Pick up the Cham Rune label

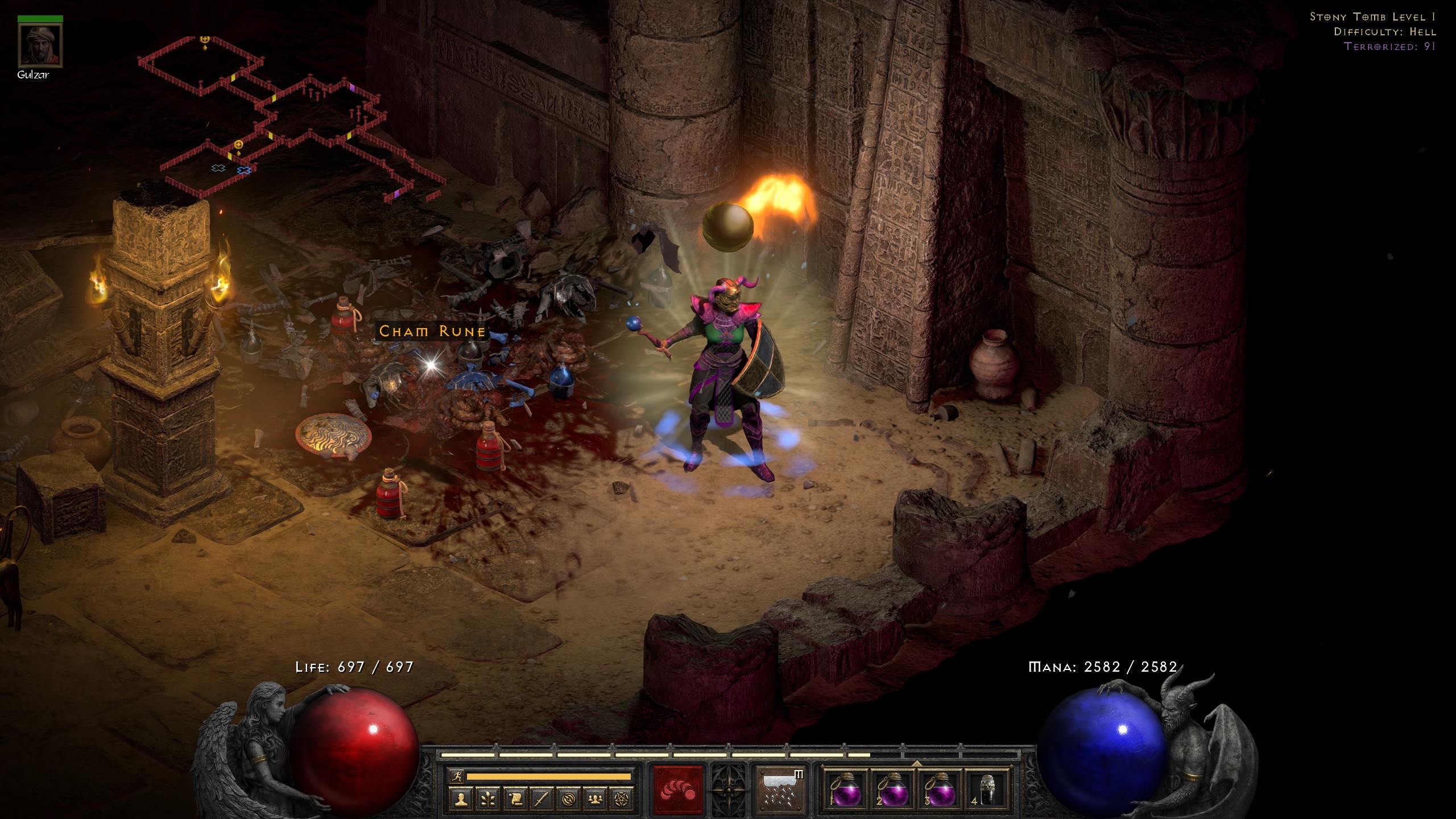(432, 332)
